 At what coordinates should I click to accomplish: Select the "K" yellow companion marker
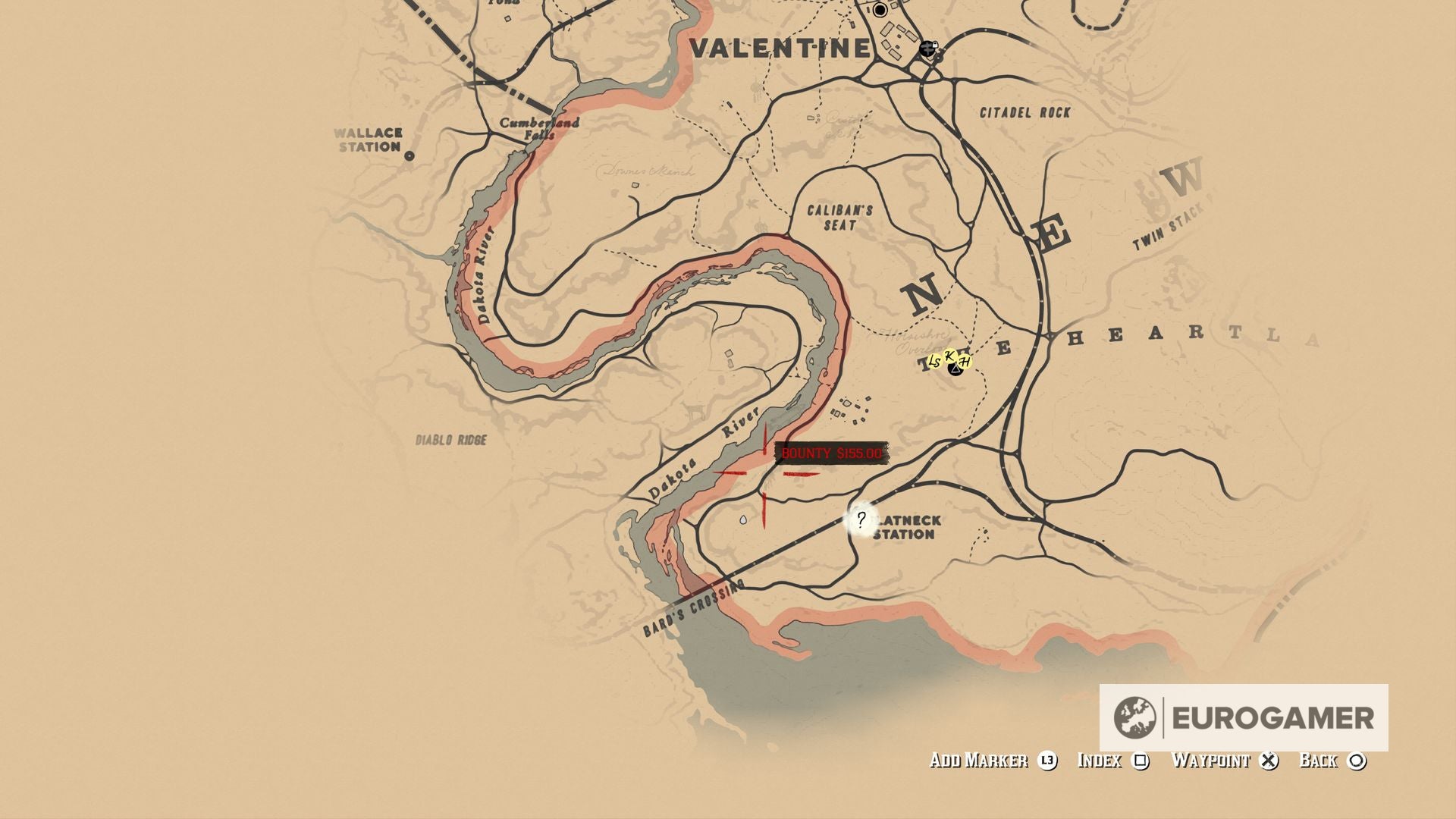coord(951,356)
